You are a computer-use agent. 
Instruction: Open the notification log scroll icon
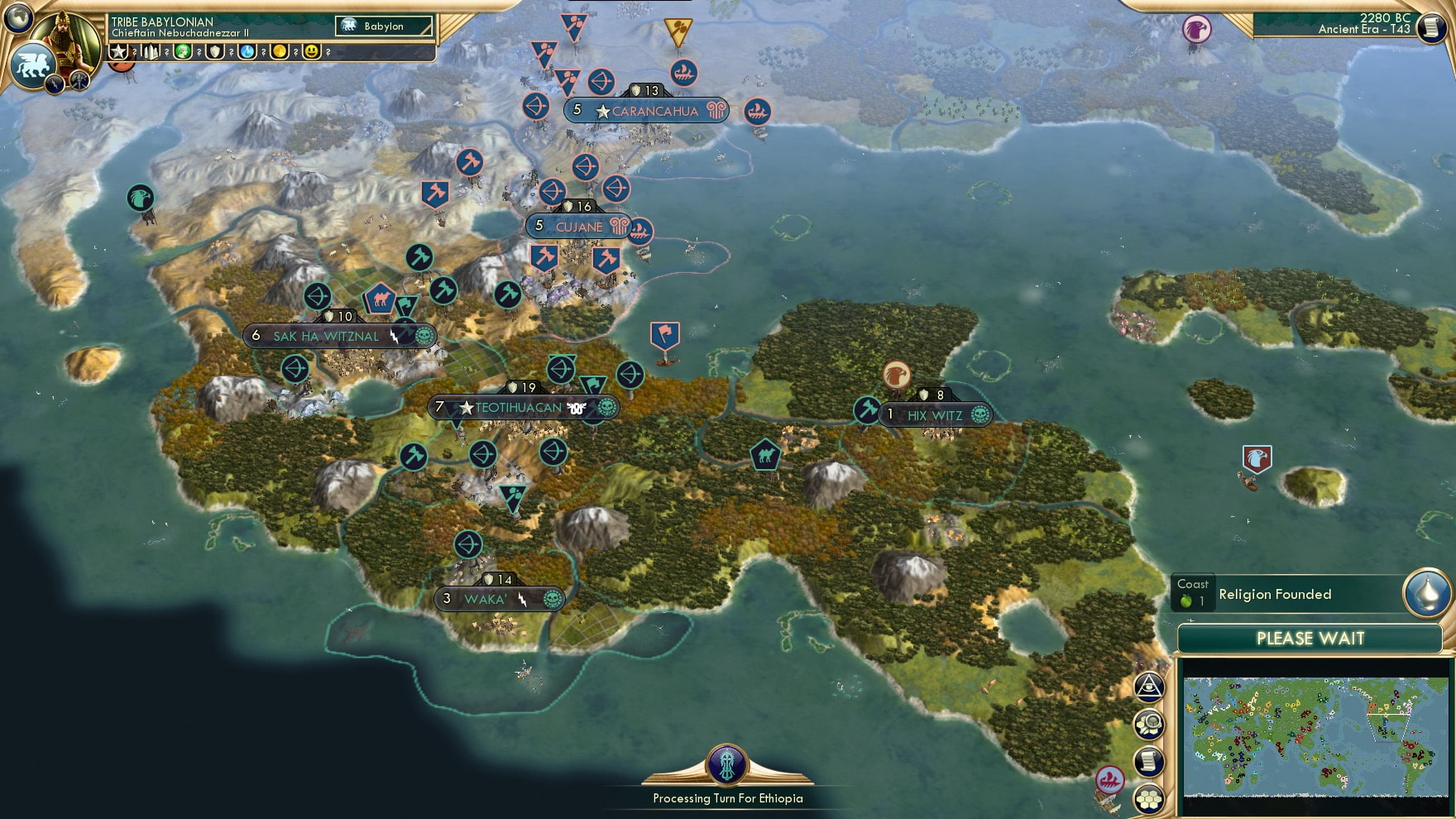[x=1150, y=761]
